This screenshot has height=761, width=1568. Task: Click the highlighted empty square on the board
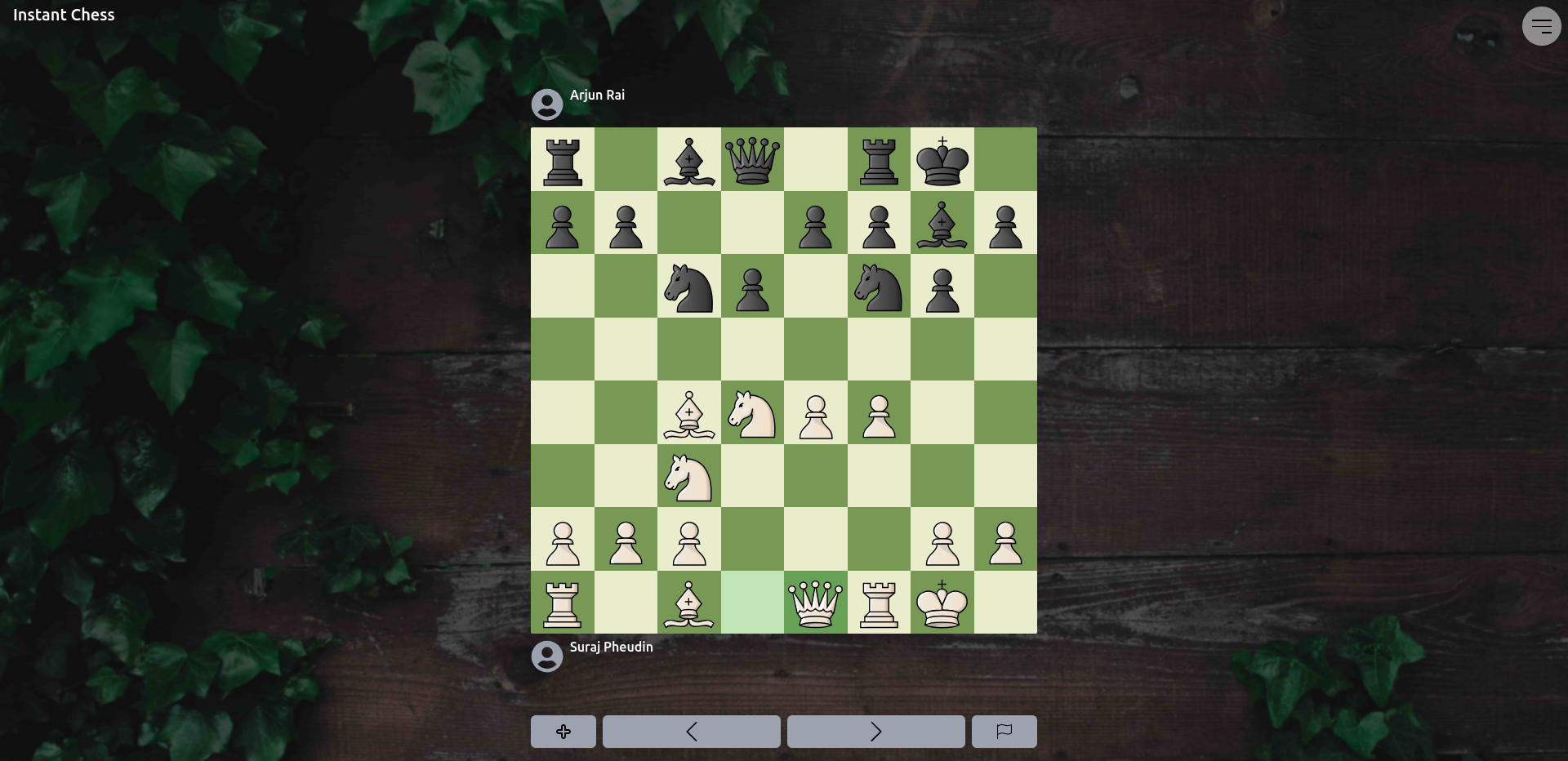coord(751,603)
